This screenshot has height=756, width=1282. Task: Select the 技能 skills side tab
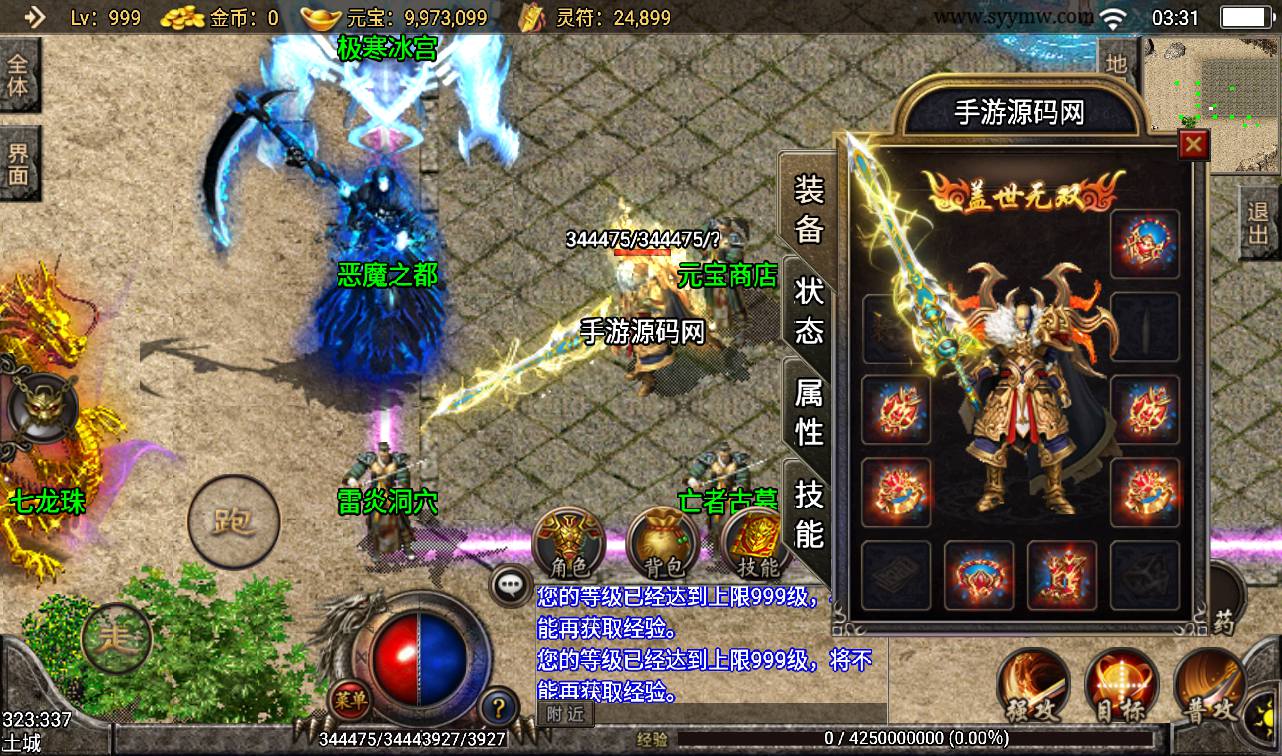[808, 513]
